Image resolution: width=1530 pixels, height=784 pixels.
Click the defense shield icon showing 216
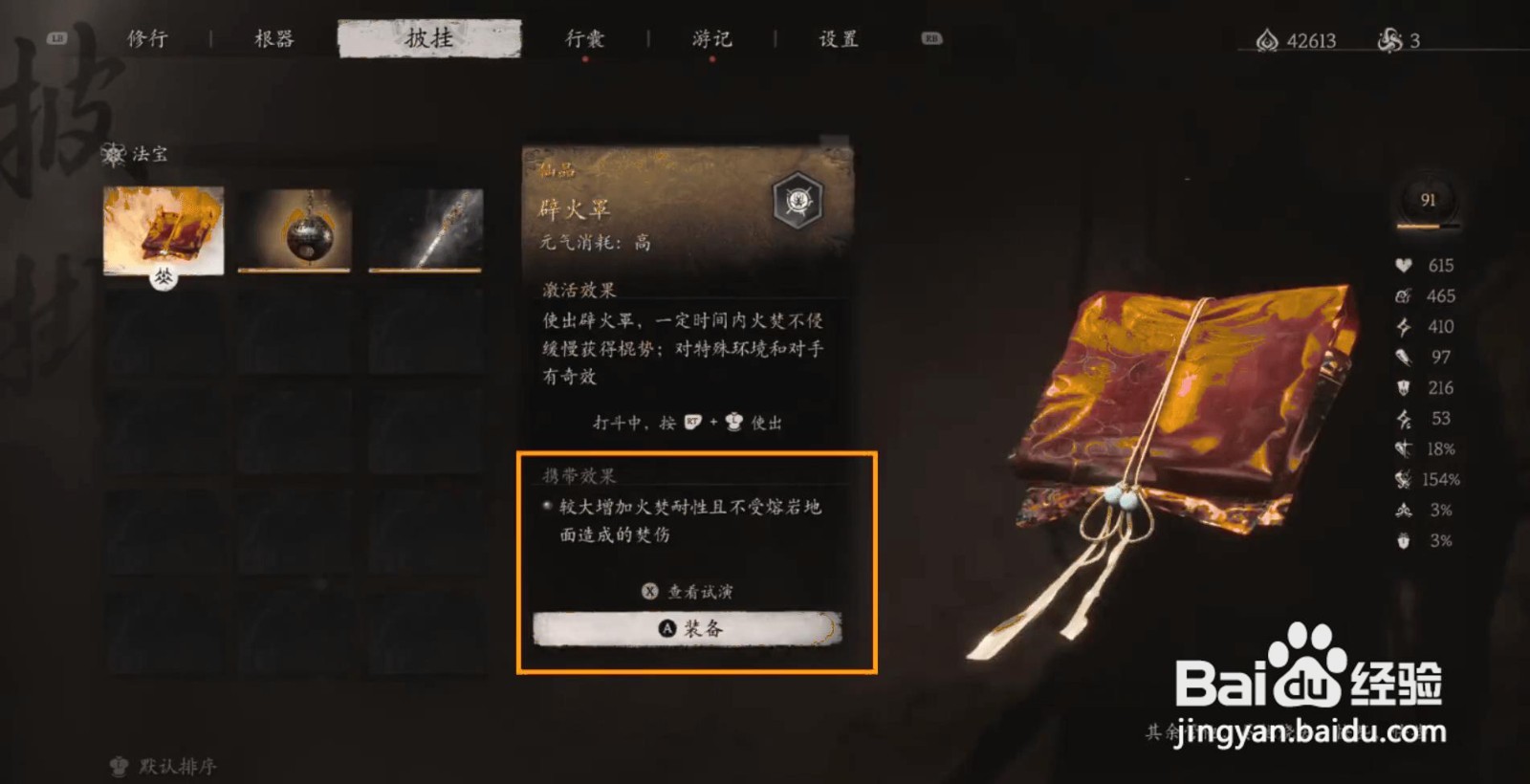click(x=1401, y=387)
